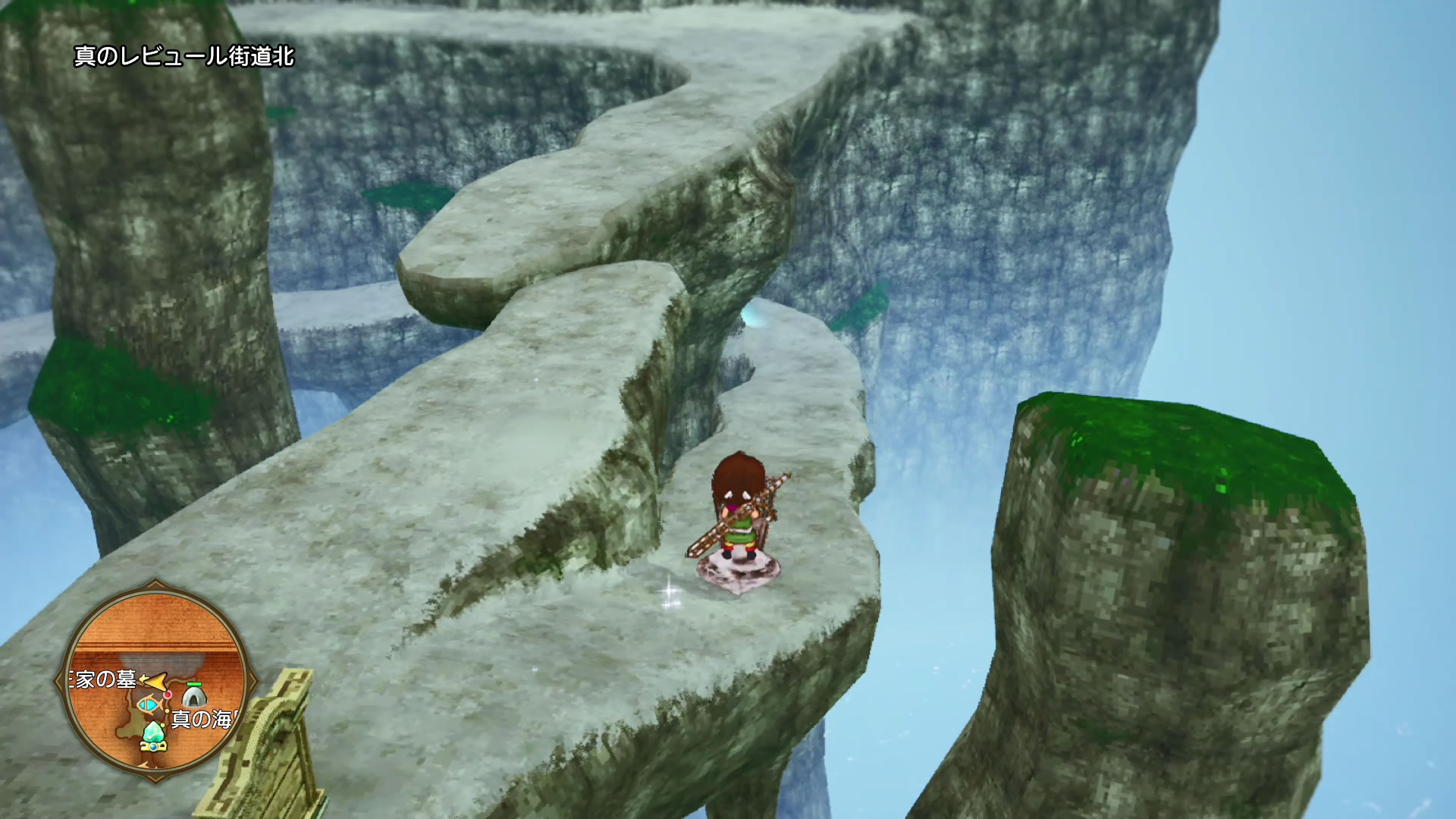This screenshot has width=1456, height=819.
Task: Select the green crystal marker on minimap
Action: point(154,733)
